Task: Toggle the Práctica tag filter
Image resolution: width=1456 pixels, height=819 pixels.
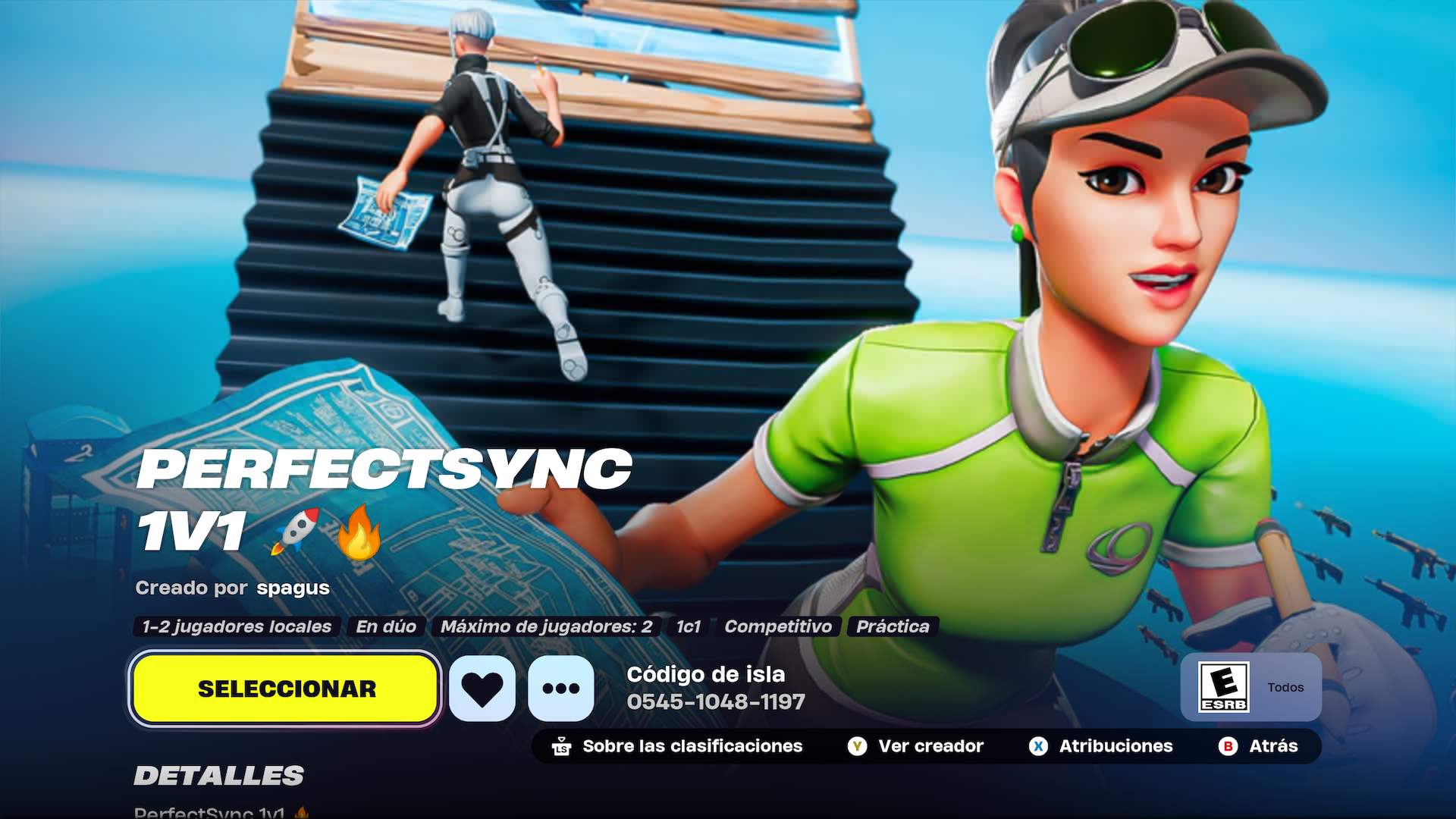Action: pyautogui.click(x=893, y=627)
